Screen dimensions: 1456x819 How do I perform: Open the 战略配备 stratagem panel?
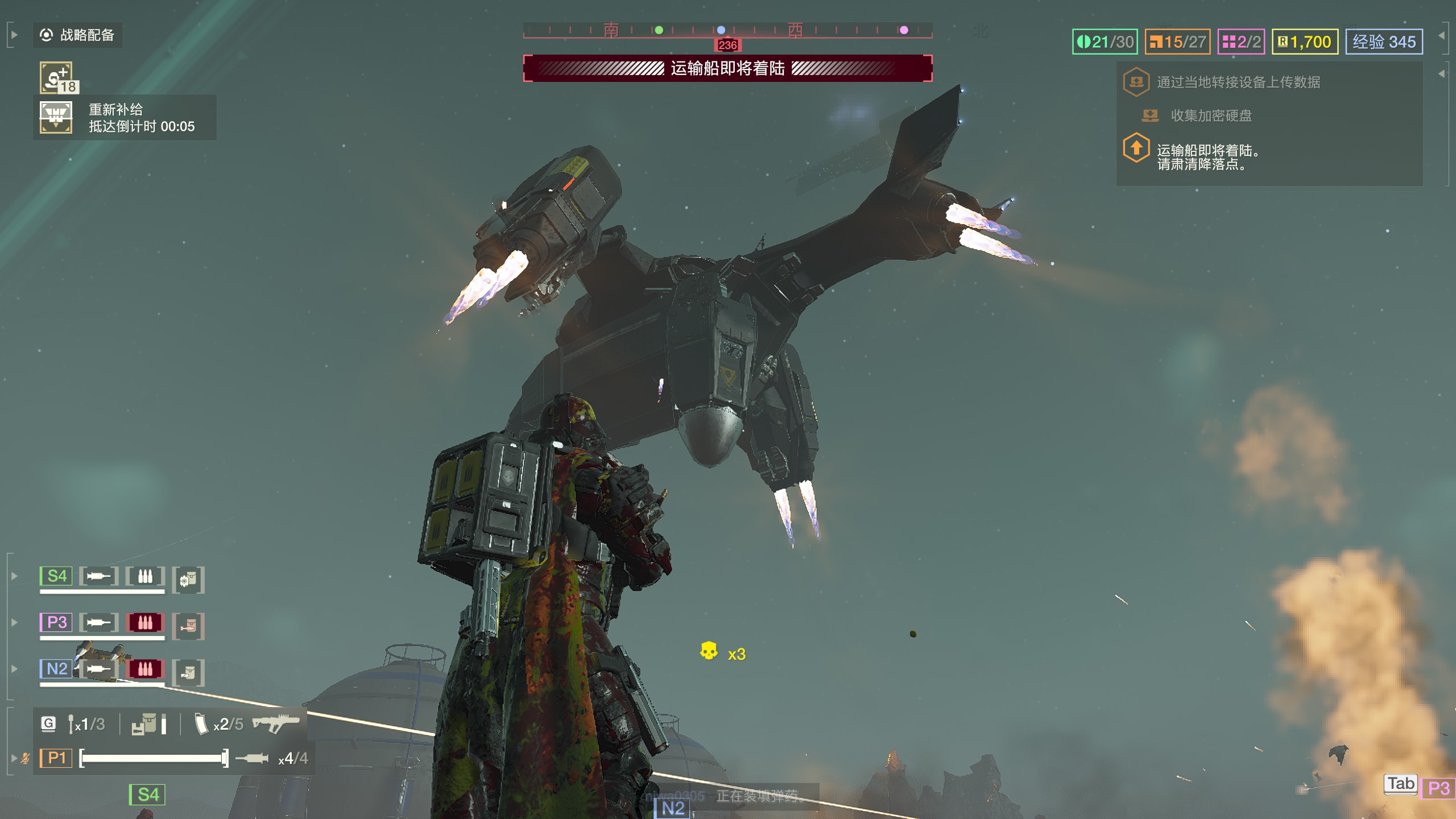[77, 35]
